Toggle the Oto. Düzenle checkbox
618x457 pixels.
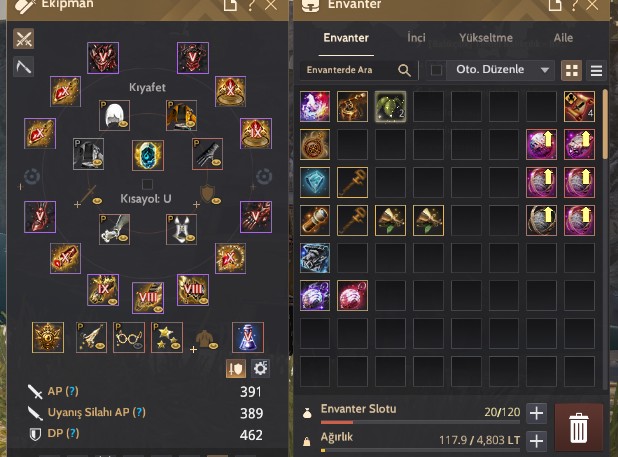436,71
